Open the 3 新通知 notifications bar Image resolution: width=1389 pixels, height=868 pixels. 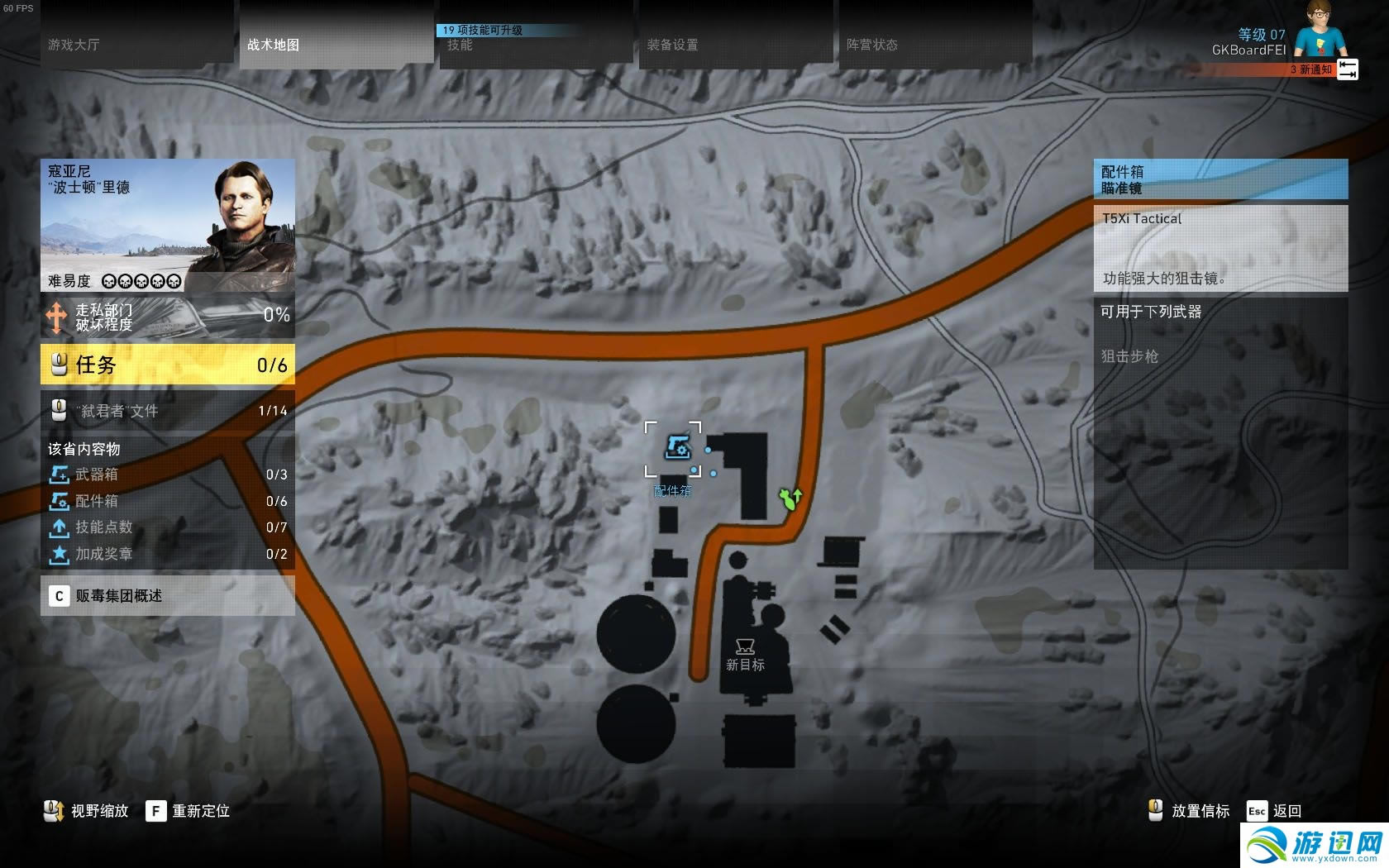click(1310, 70)
